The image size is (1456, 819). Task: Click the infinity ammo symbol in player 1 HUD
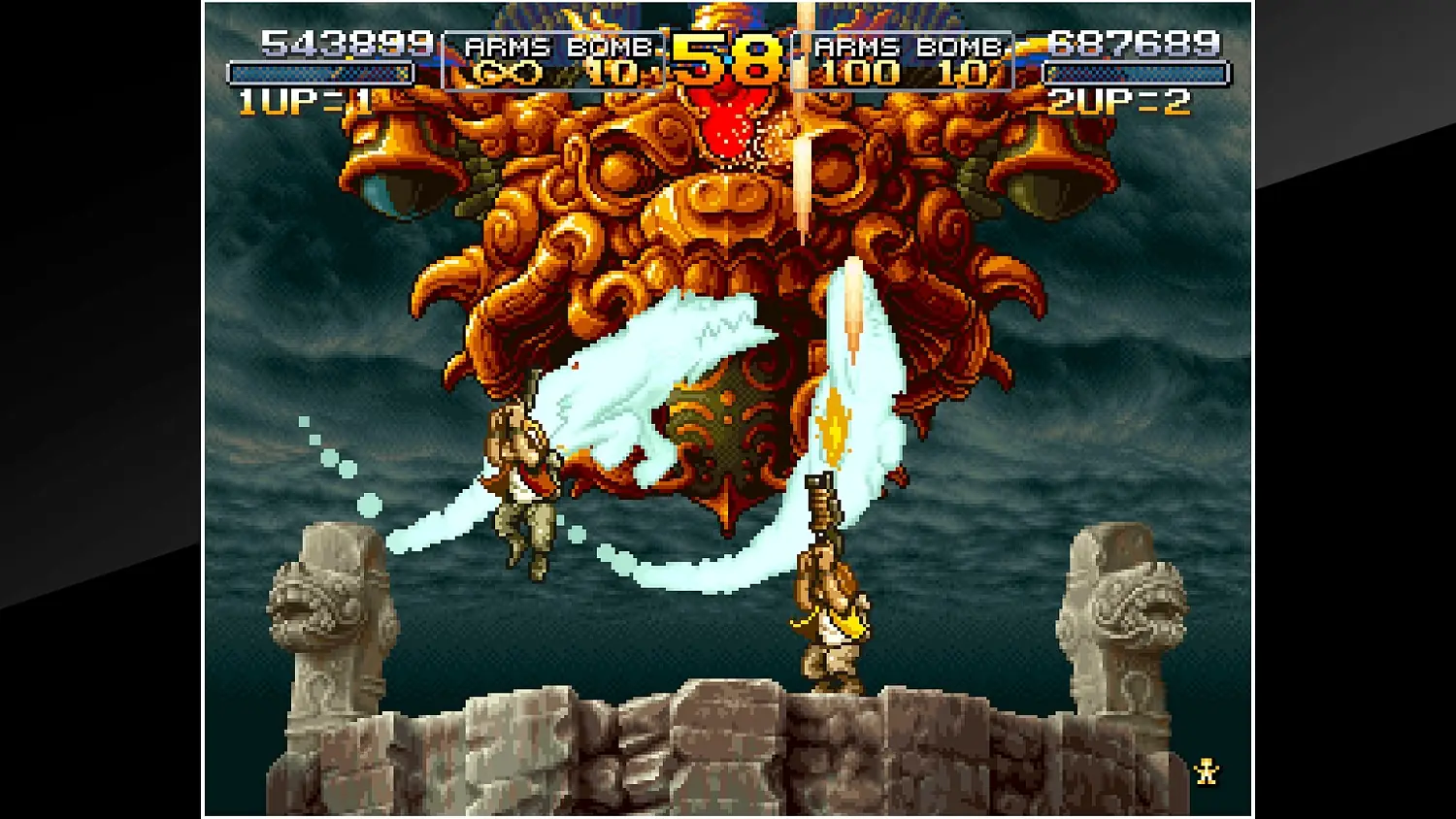(509, 72)
